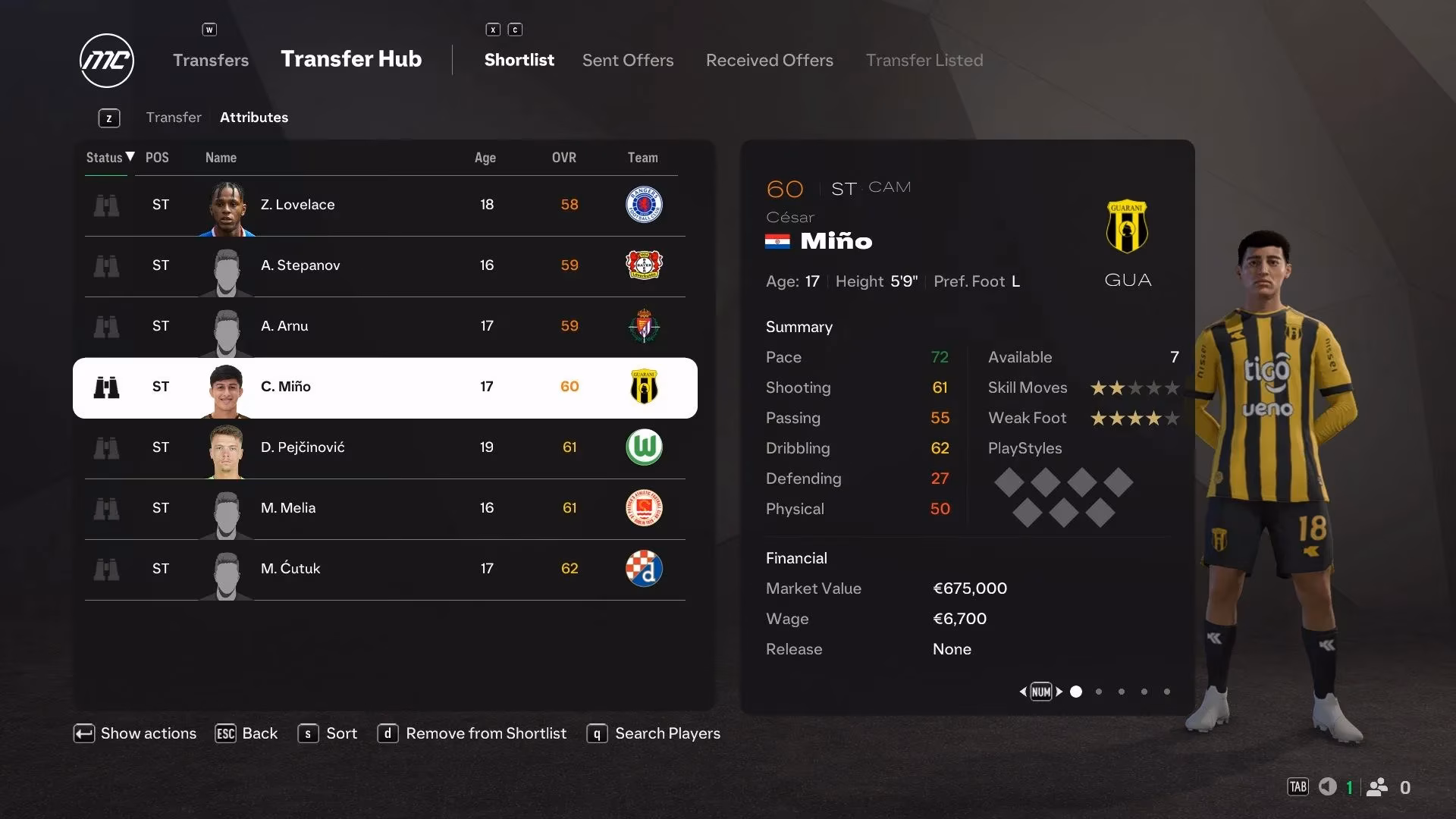
Task: Select the Wolfsburg crest beside D. Pejčinović
Action: coord(644,447)
